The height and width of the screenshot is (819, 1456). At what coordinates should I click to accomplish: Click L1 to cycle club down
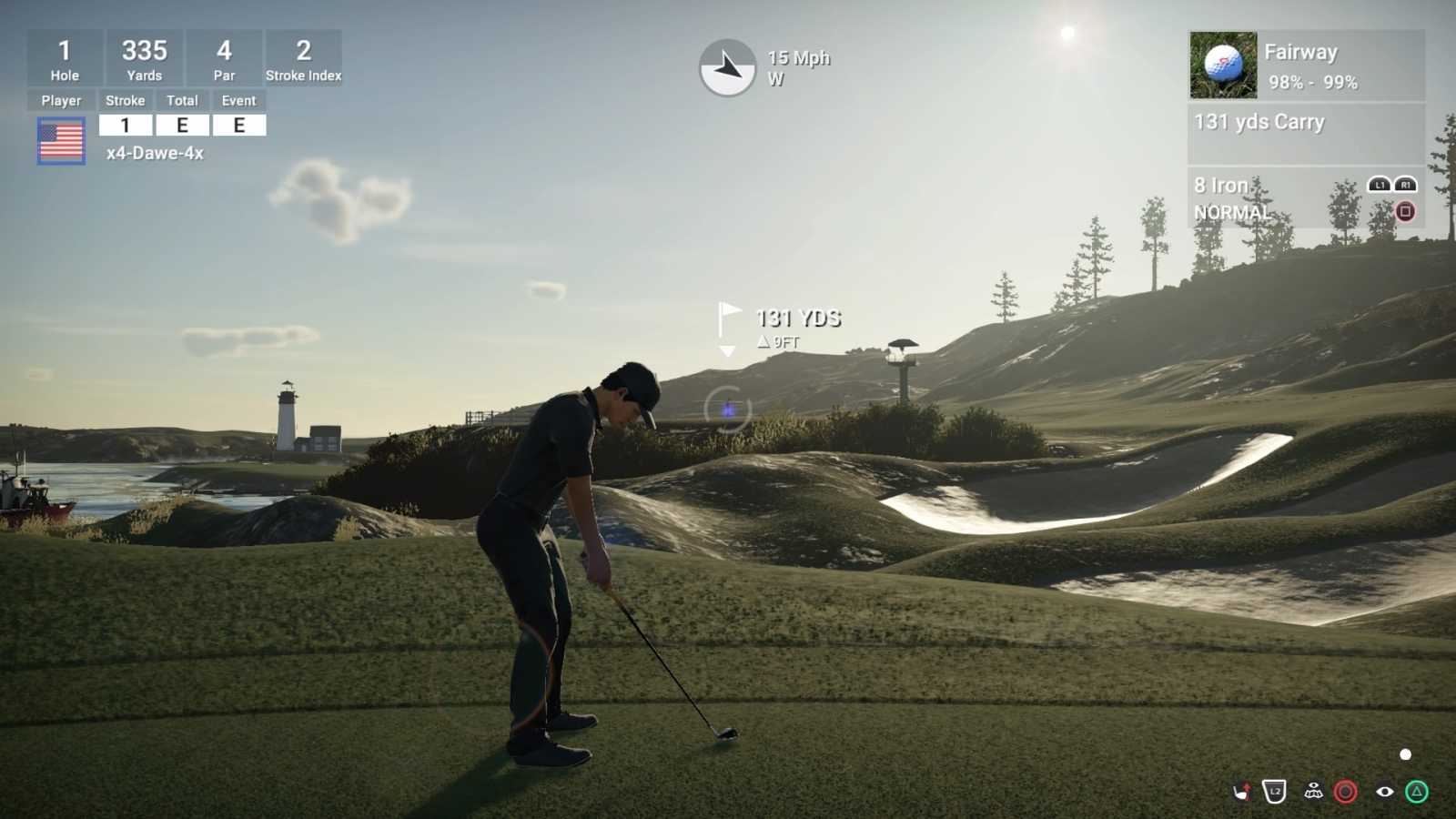tap(1380, 182)
